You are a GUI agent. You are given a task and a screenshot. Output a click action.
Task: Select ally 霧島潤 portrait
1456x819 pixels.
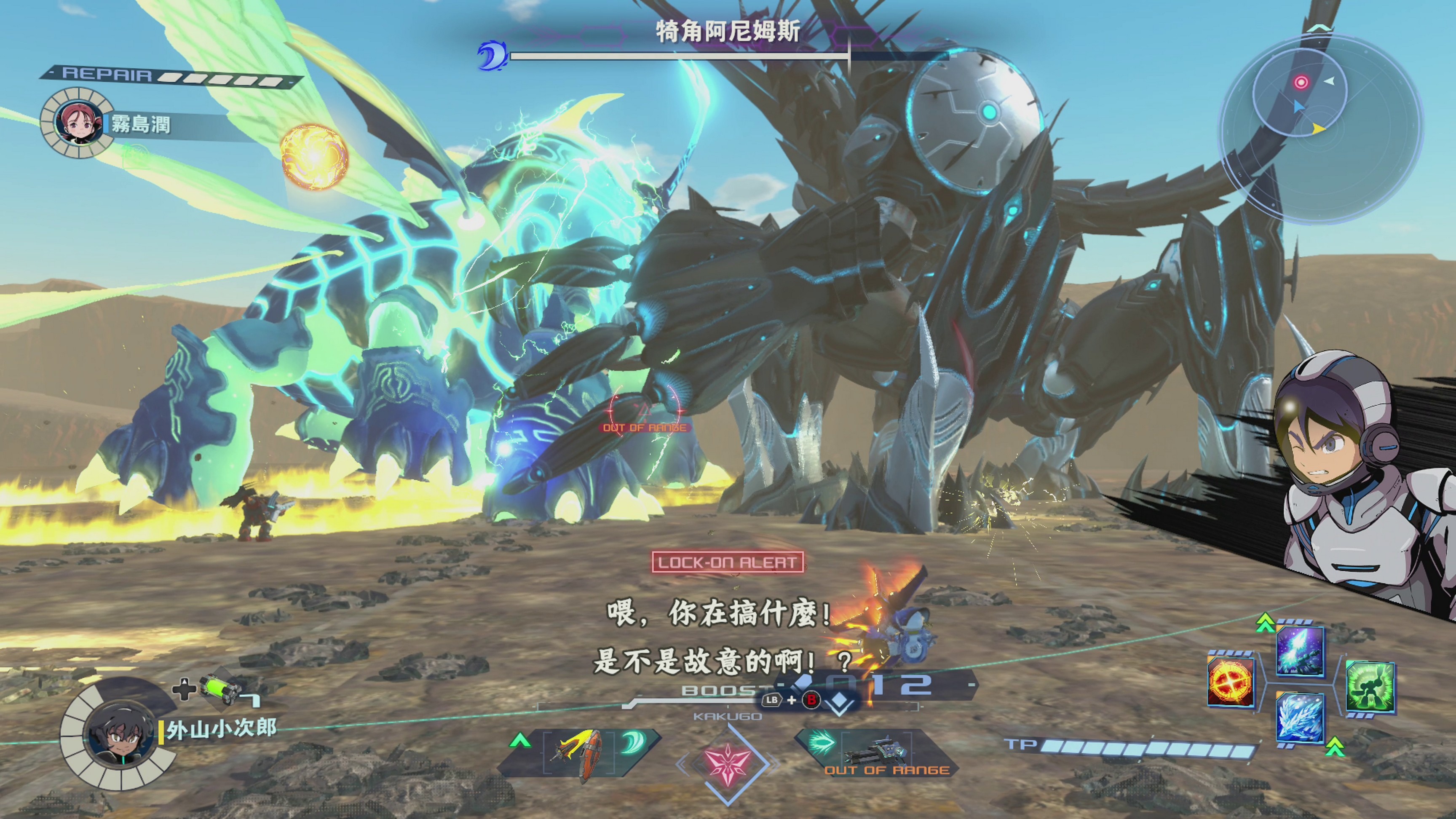(x=78, y=123)
